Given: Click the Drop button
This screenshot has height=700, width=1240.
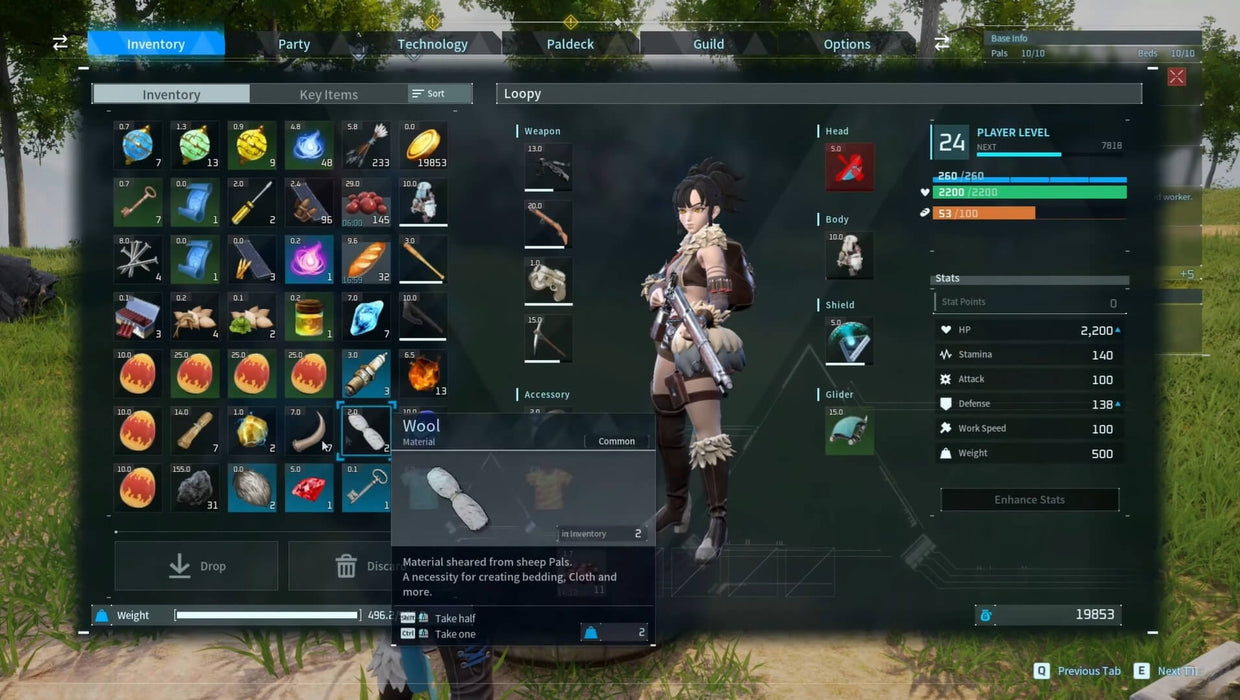Looking at the screenshot, I should 197,566.
